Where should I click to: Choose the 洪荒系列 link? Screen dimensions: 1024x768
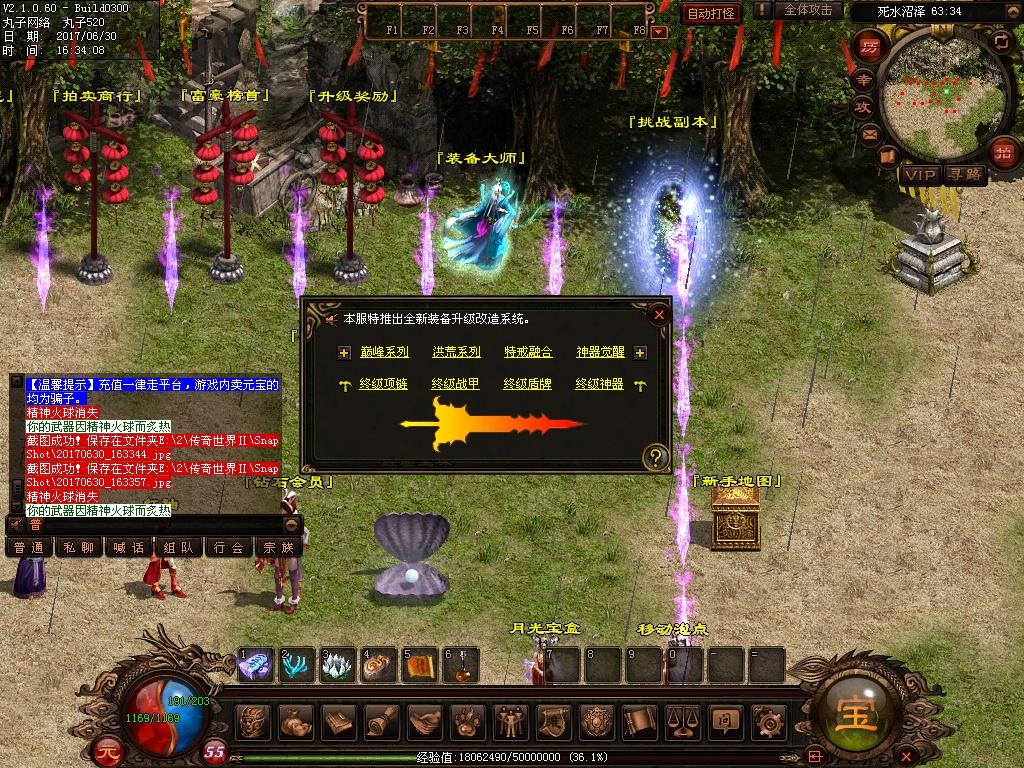[456, 352]
